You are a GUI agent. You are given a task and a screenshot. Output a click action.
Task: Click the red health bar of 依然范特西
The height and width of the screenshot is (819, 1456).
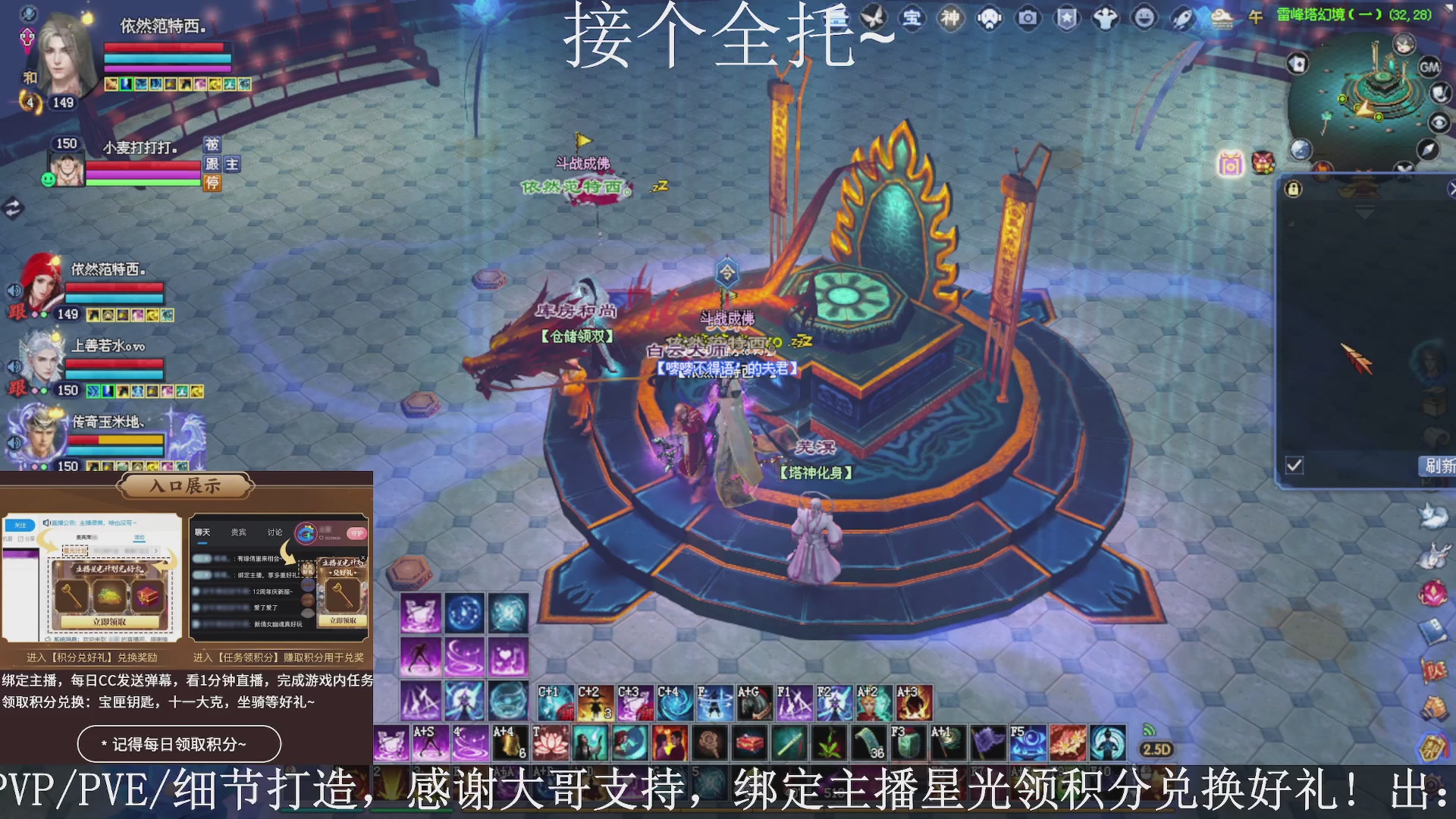[x=167, y=47]
